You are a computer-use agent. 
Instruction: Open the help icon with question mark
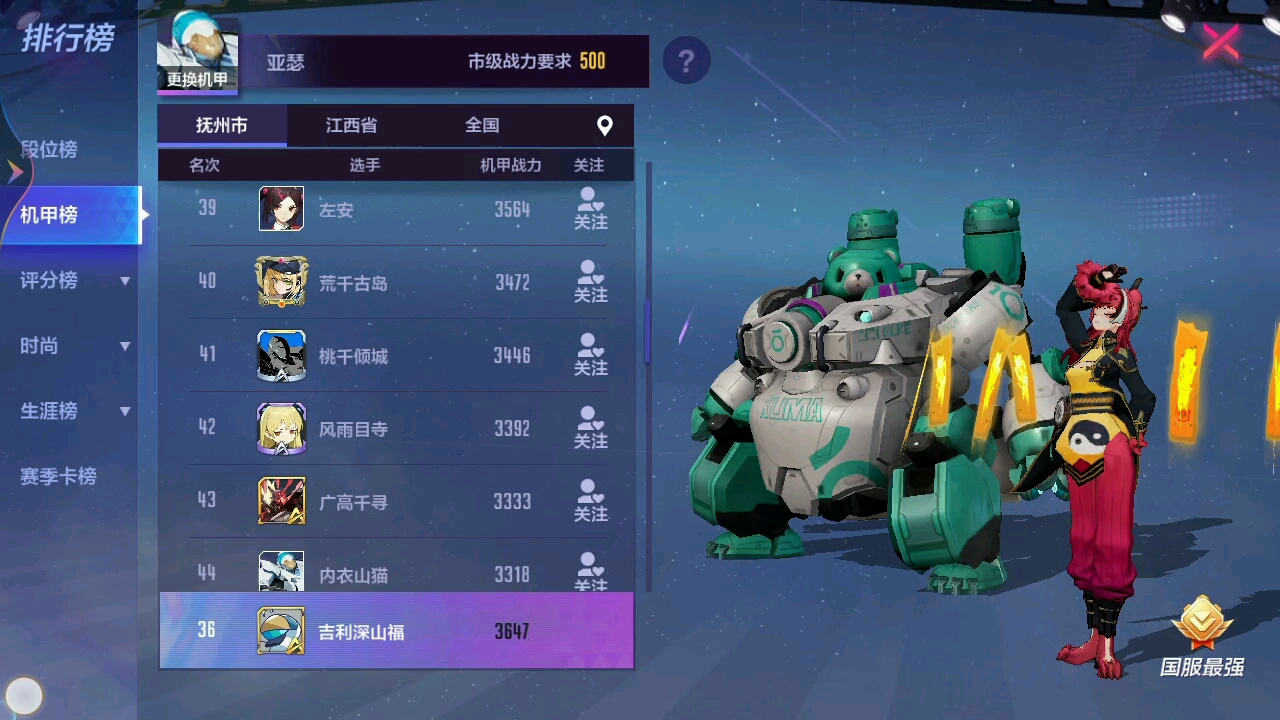pos(687,61)
